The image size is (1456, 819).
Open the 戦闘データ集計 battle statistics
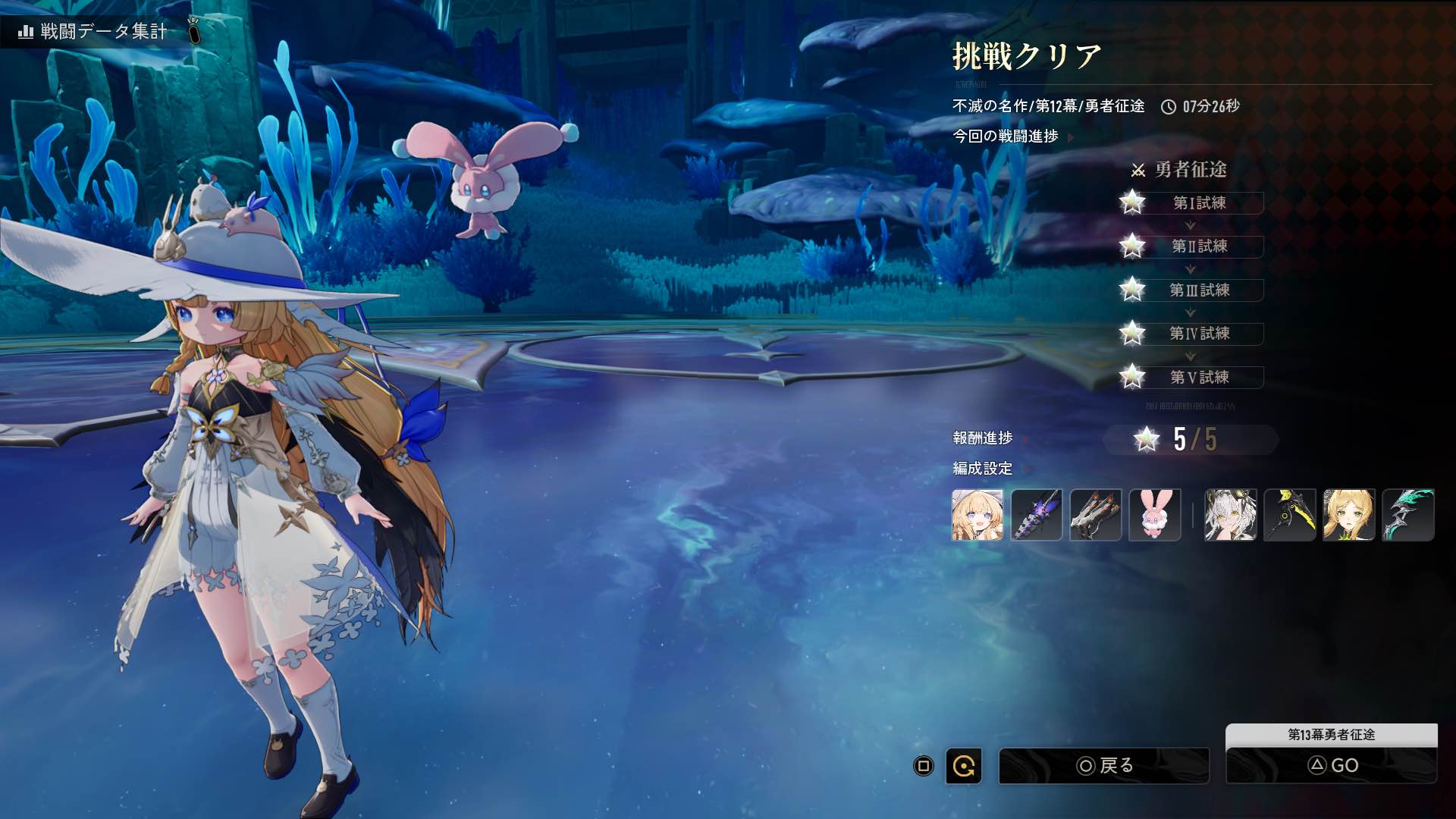[x=93, y=31]
